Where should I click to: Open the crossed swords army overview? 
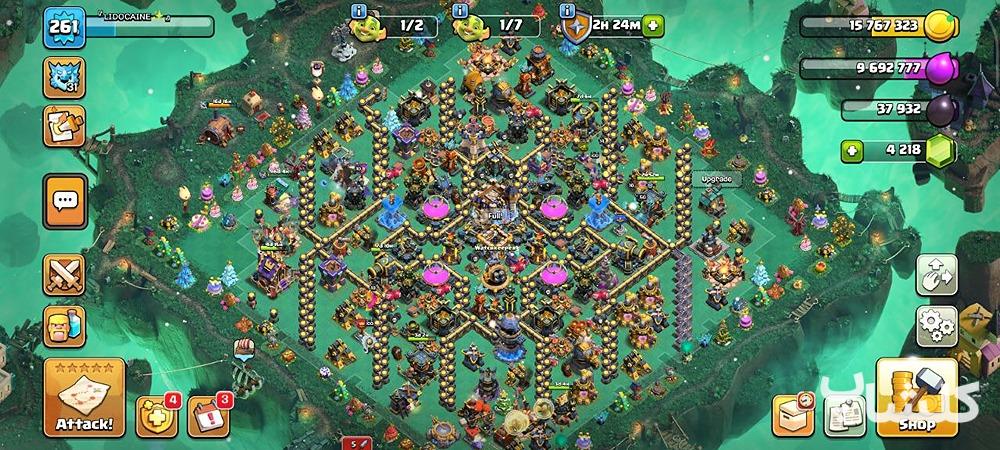click(63, 272)
